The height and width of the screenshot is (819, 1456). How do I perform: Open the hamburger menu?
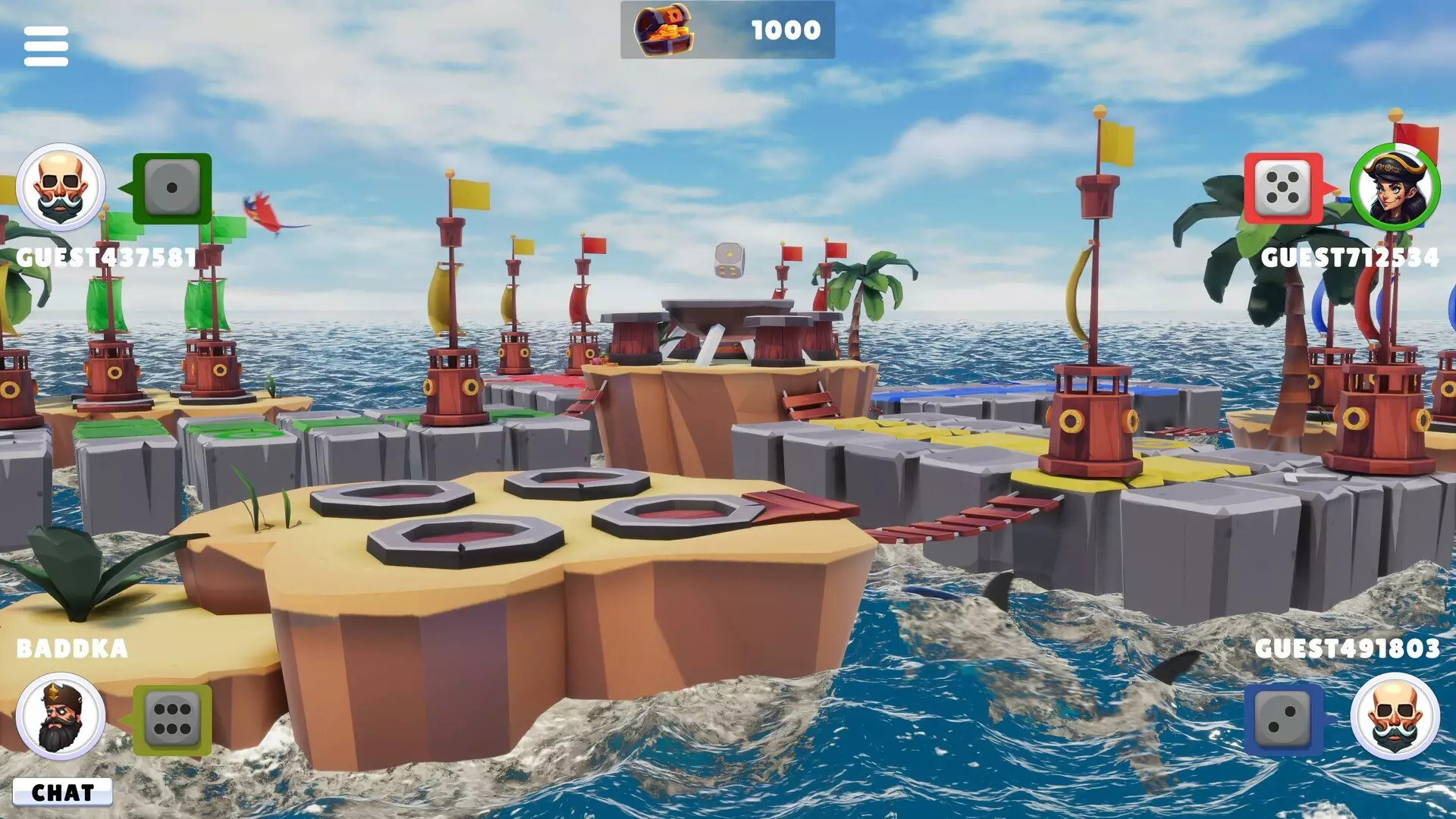(45, 44)
